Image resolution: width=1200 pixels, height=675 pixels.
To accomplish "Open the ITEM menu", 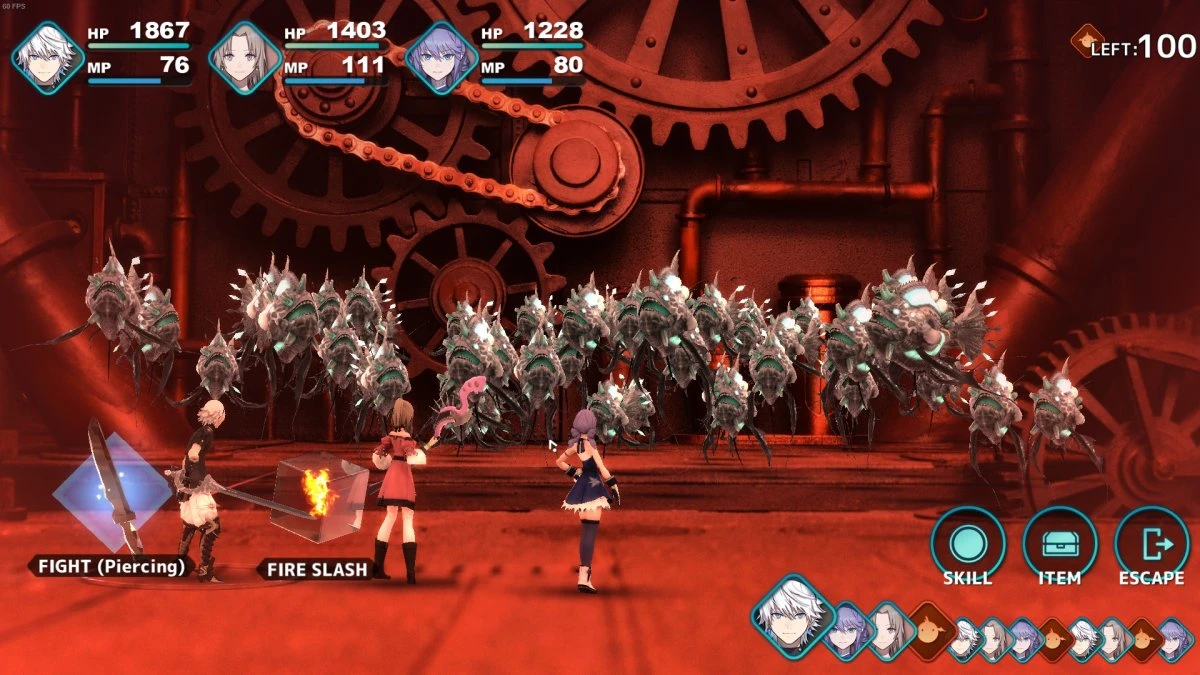I will [x=1059, y=544].
